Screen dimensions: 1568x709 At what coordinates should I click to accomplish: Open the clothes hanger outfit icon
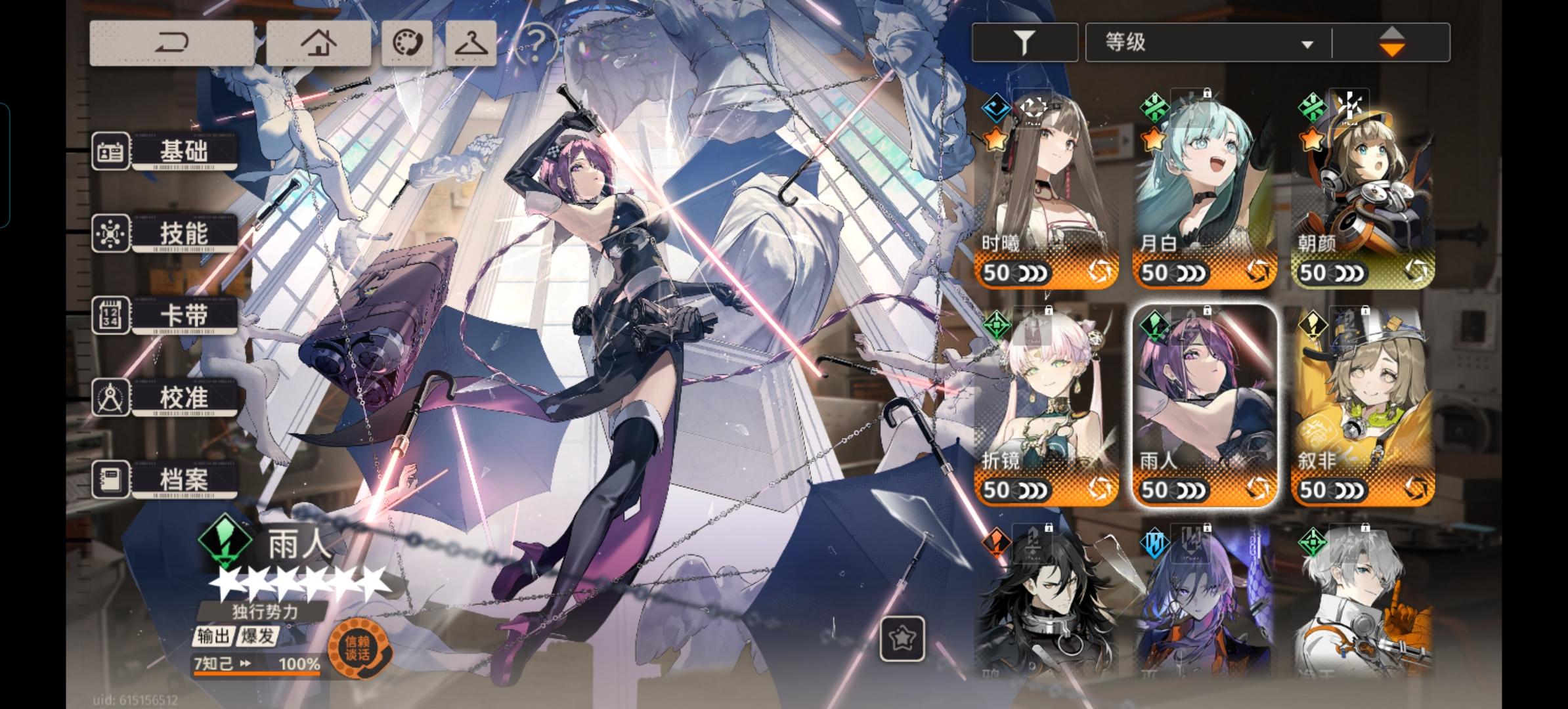471,41
